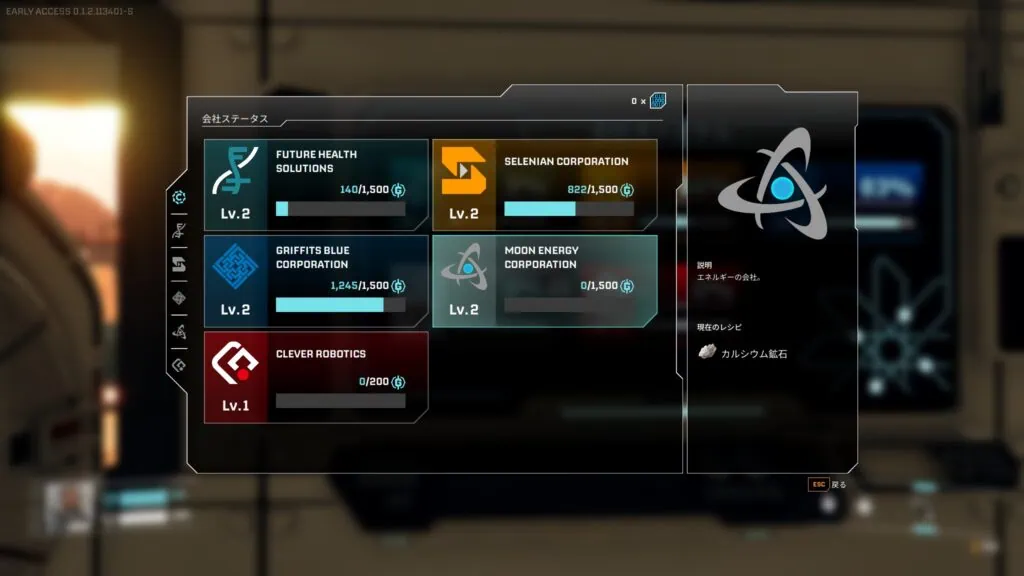The width and height of the screenshot is (1024, 576).
Task: Pick the Clever Robotics company card
Action: tap(316, 377)
